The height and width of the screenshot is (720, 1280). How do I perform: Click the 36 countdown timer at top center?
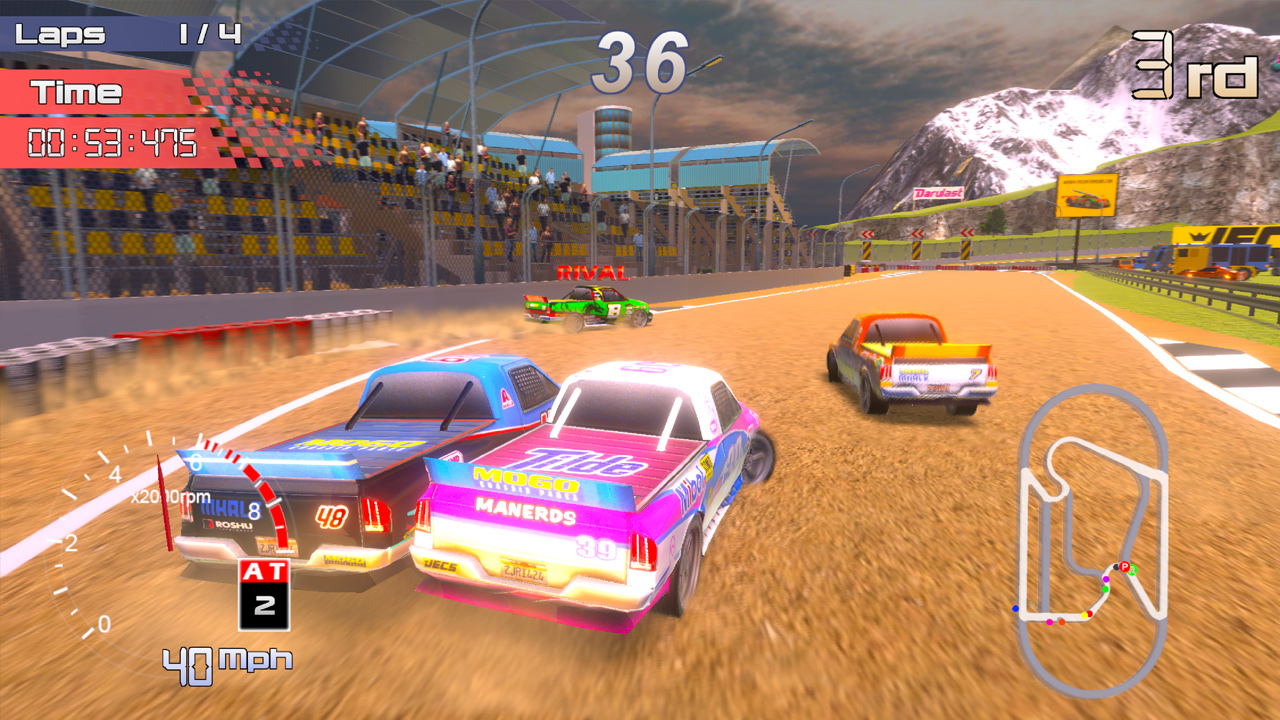point(640,60)
